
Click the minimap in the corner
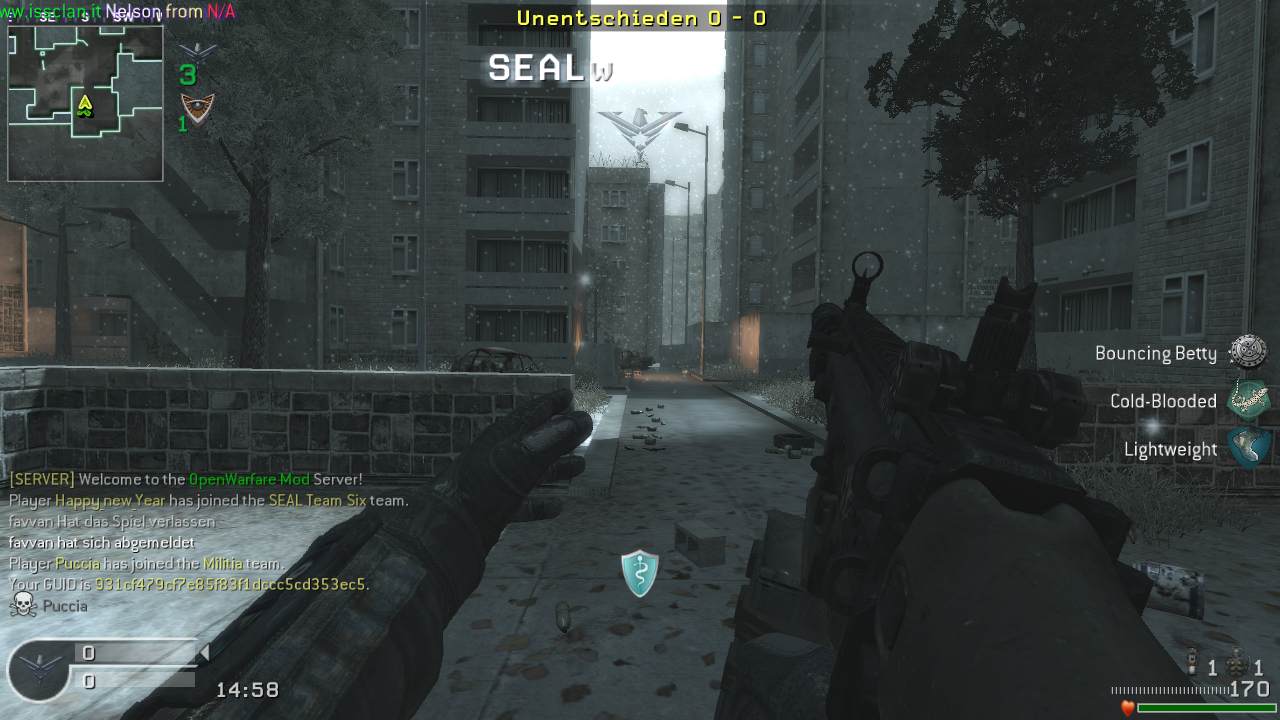(x=85, y=103)
